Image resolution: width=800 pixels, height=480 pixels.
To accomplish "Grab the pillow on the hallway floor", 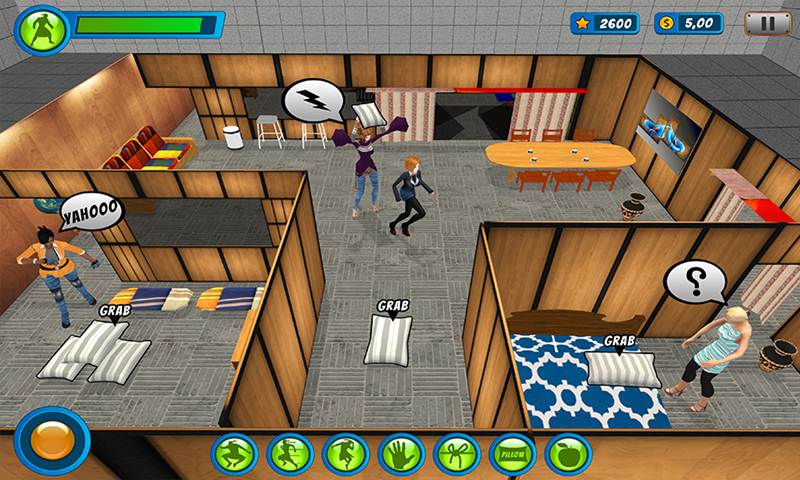I will (388, 338).
